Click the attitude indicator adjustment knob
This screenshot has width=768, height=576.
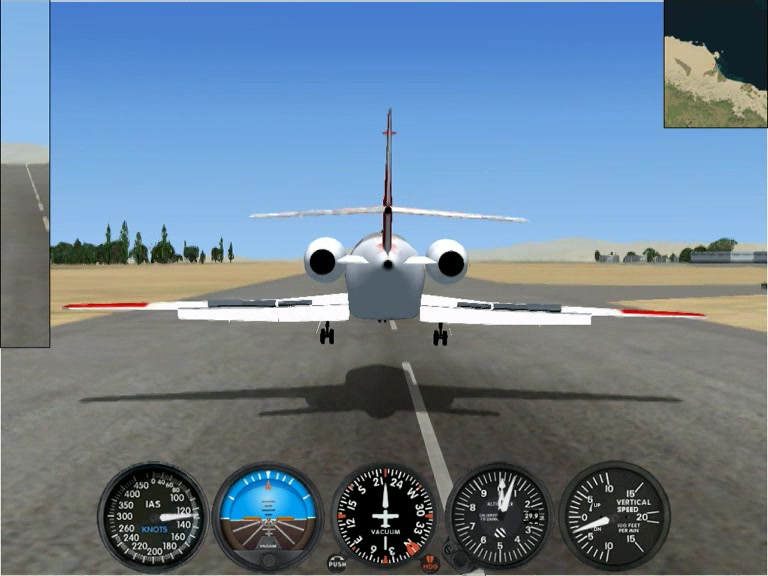[x=268, y=560]
